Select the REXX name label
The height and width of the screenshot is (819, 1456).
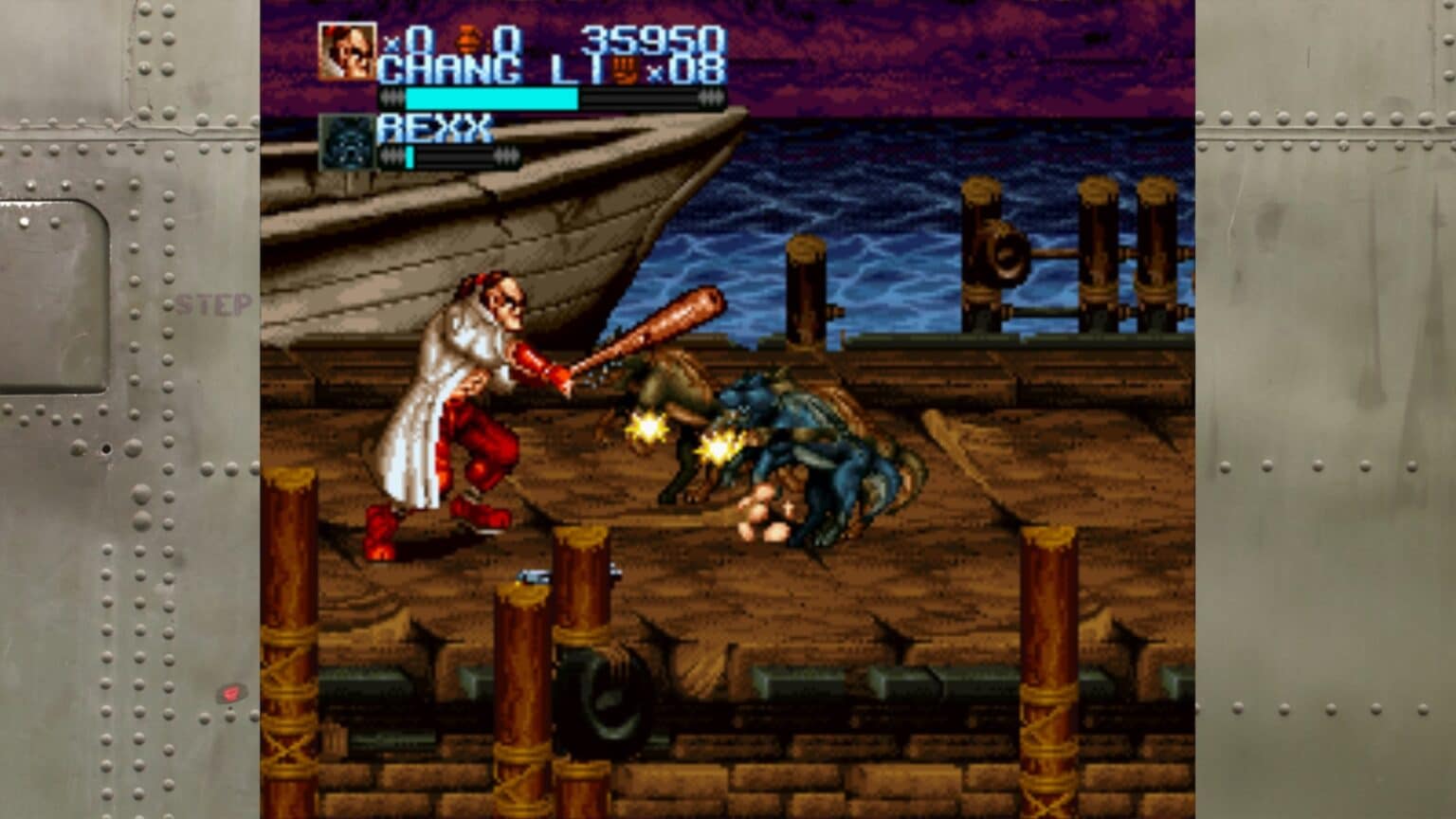[434, 127]
